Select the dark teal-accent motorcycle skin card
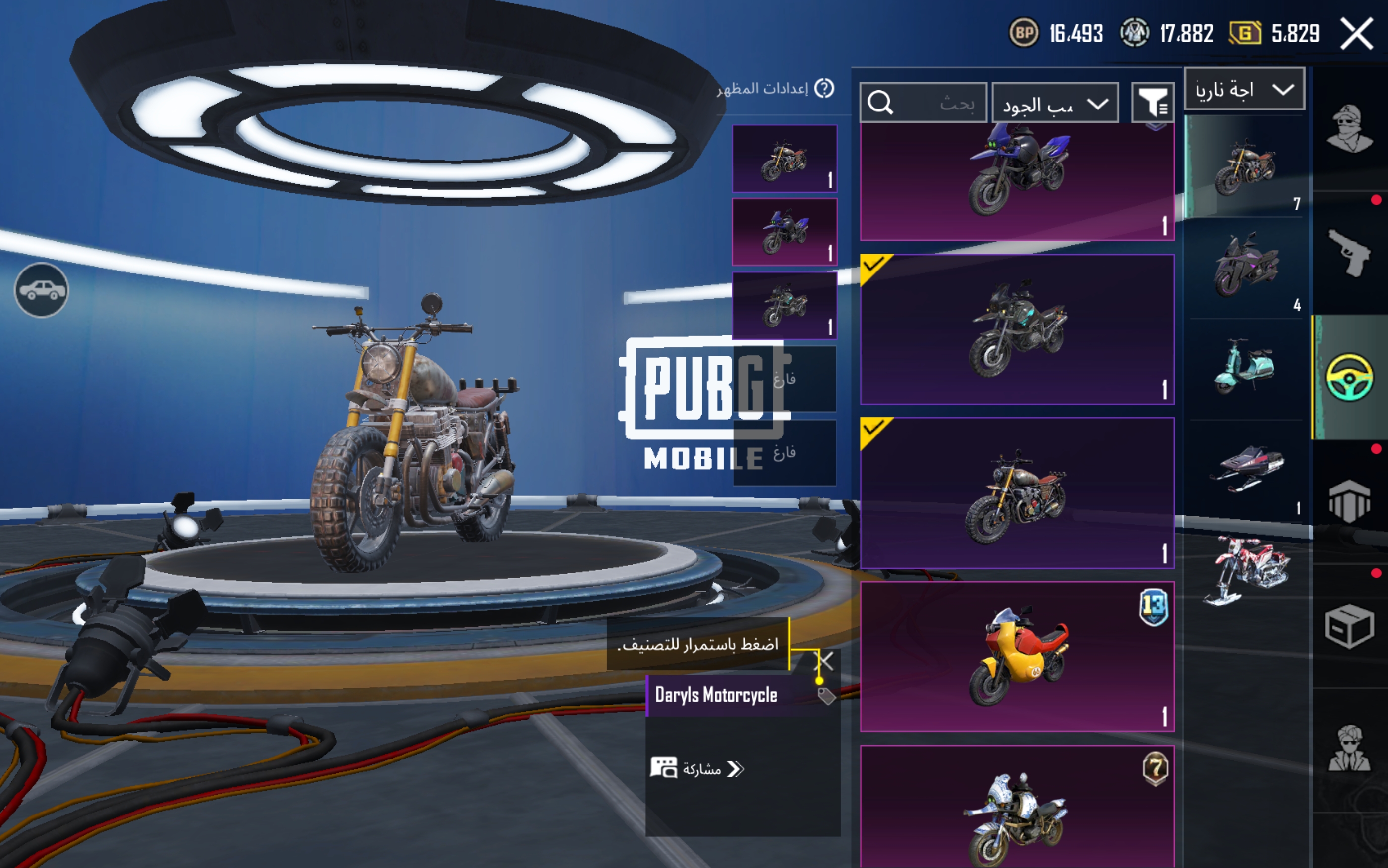The height and width of the screenshot is (868, 1388). pos(1017,329)
